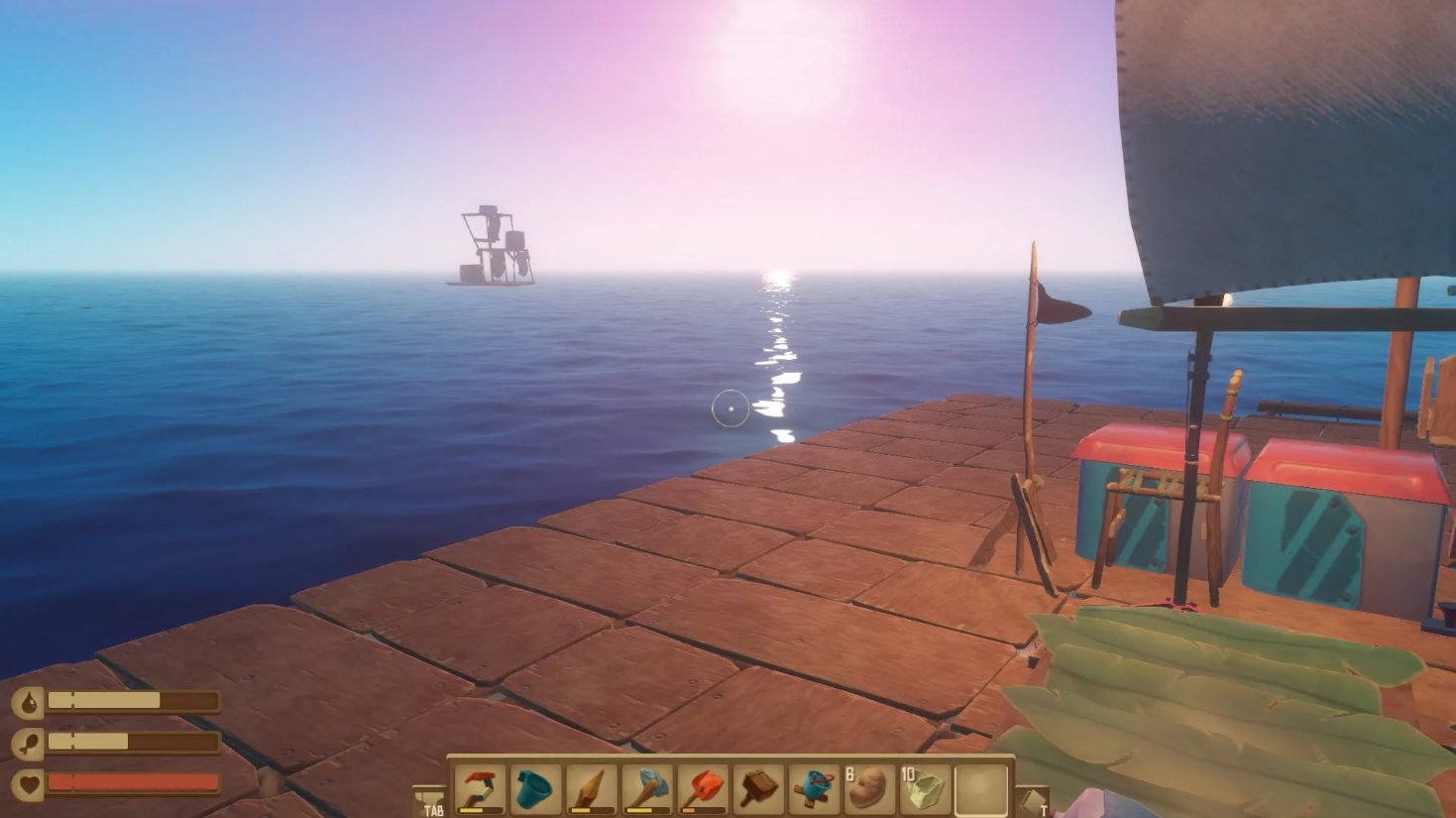The height and width of the screenshot is (818, 1456).
Task: Select the stone axe in the hotbar
Action: click(648, 788)
